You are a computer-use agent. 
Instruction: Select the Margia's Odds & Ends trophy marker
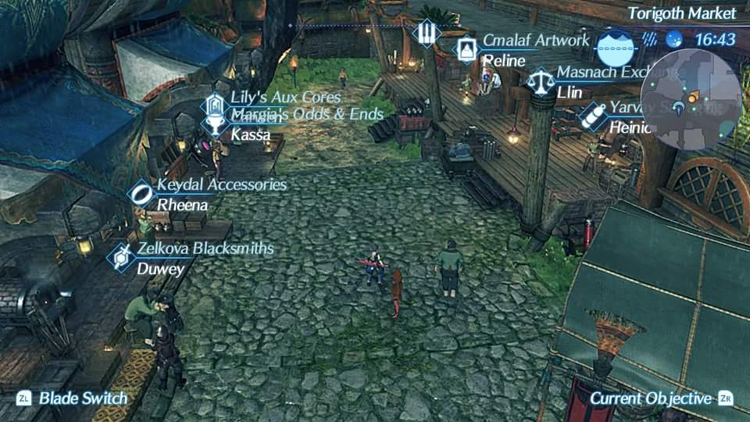point(214,125)
